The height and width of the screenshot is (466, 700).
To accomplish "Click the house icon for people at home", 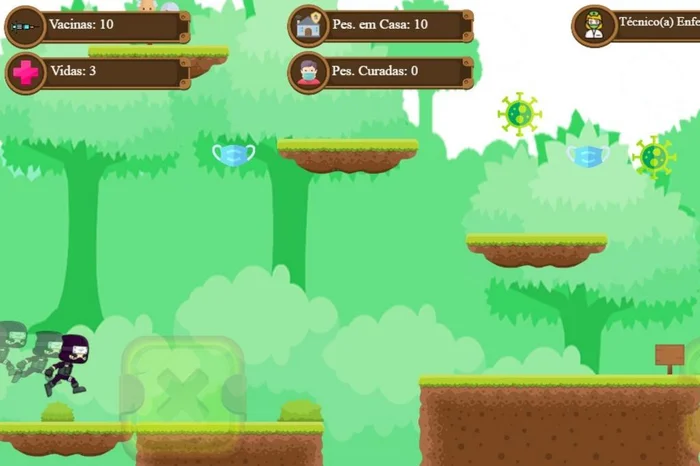I will 309,26.
